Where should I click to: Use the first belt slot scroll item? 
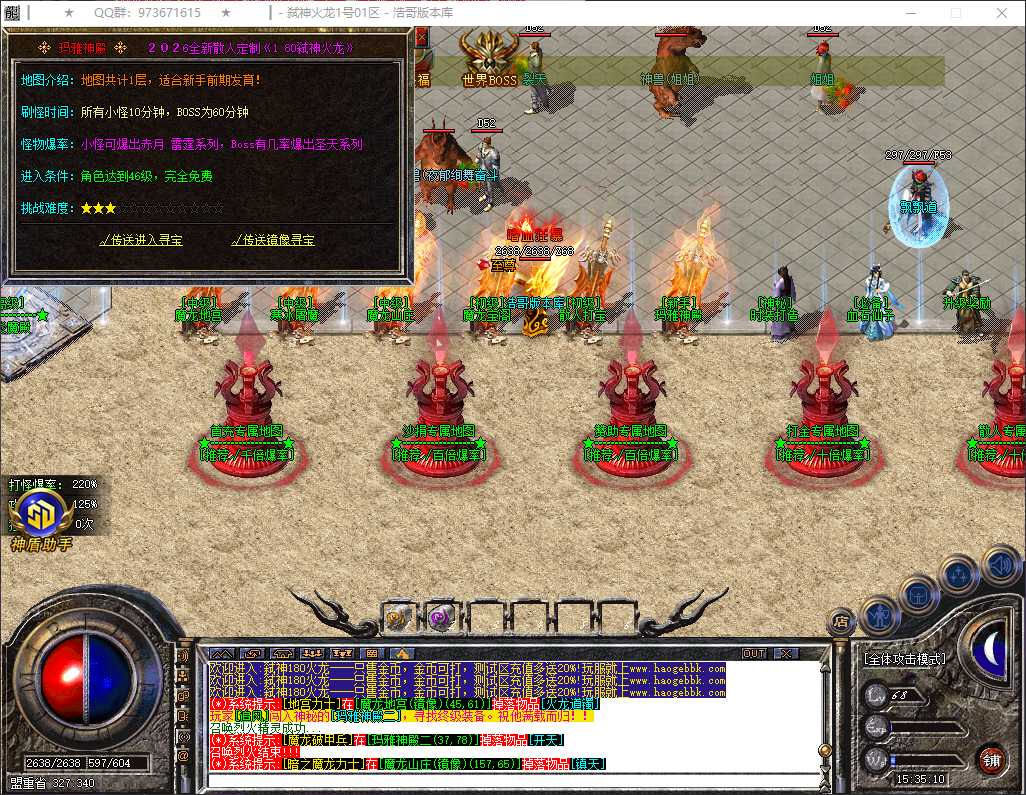(x=400, y=617)
